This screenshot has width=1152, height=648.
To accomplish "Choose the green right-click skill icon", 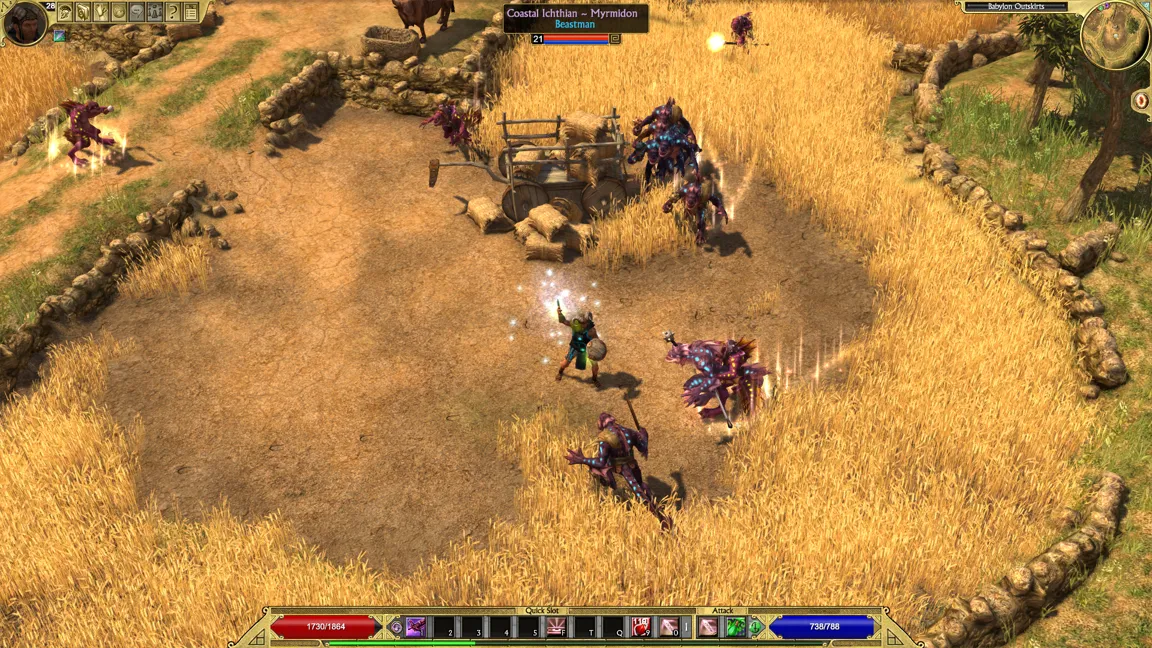I will [x=736, y=627].
